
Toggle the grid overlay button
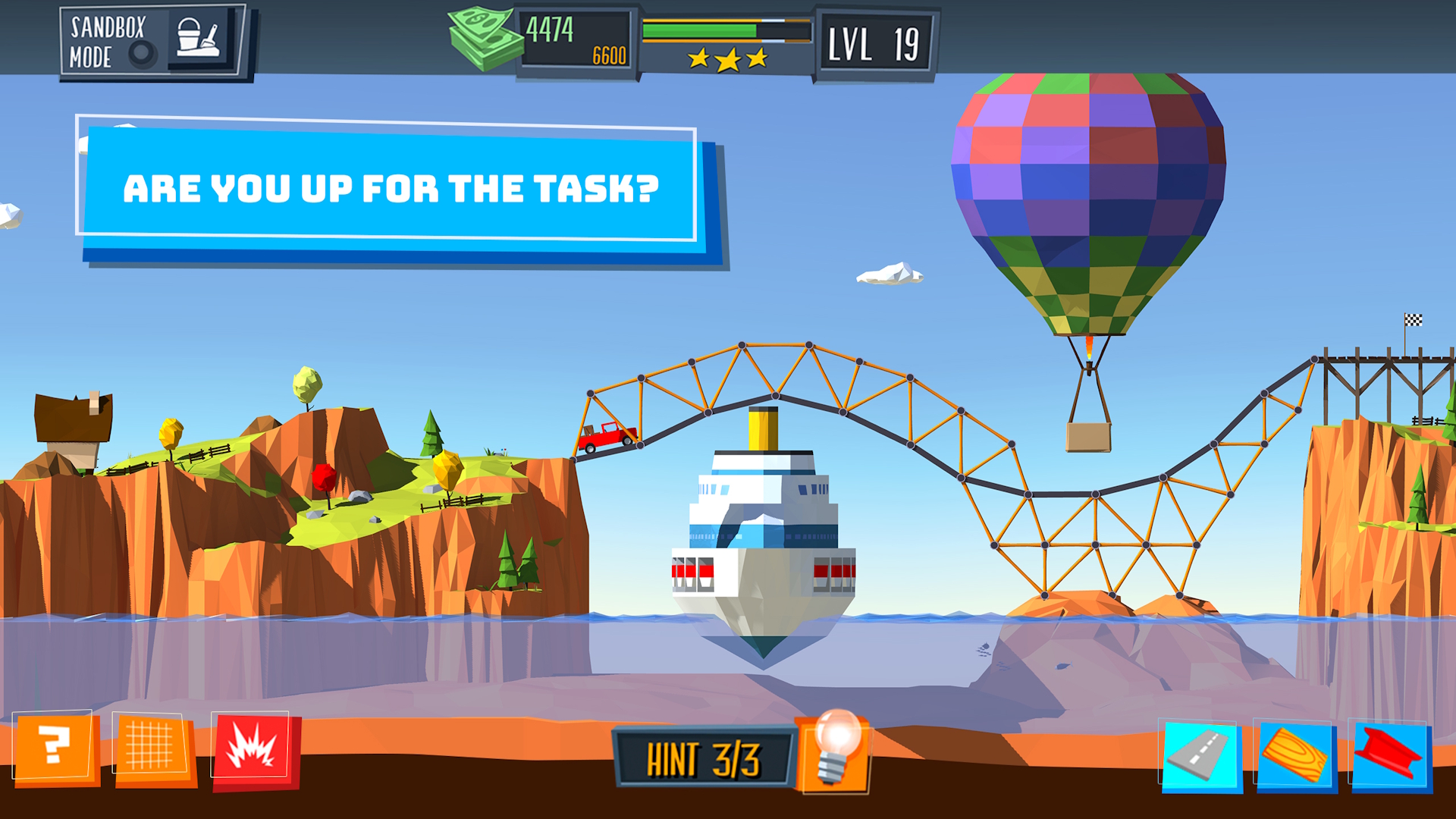(151, 748)
